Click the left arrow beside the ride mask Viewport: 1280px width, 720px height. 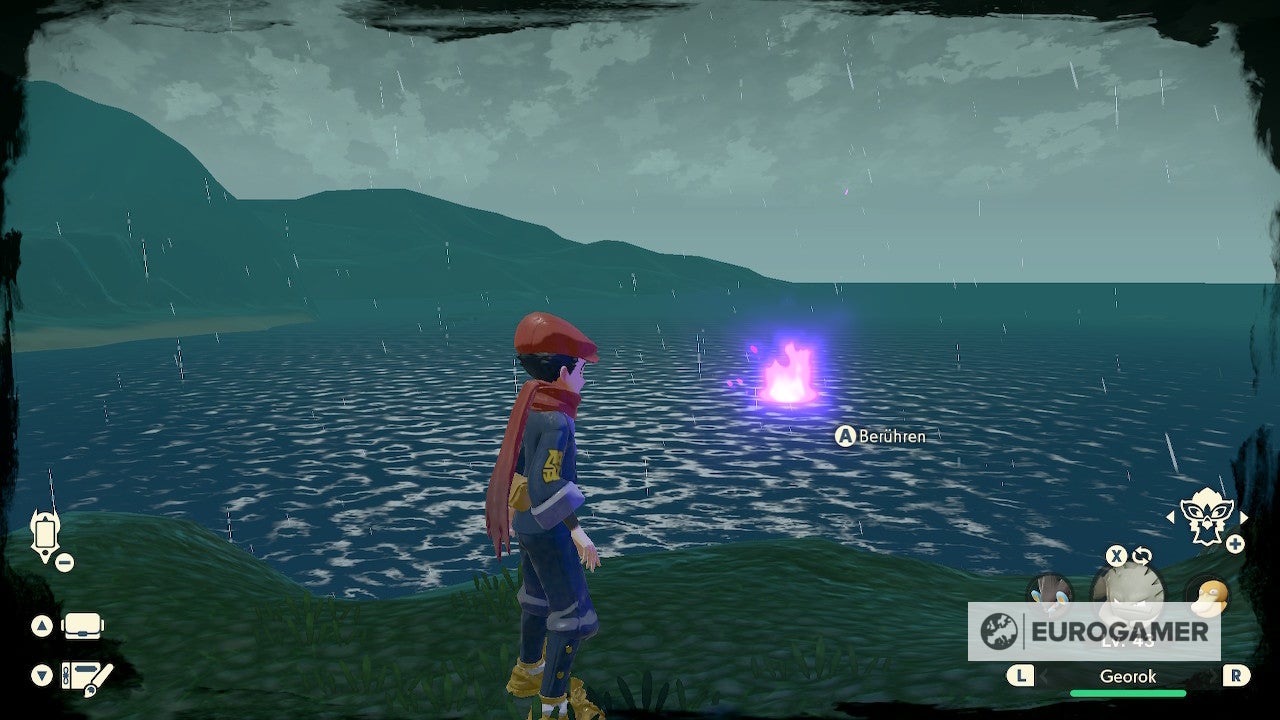[1171, 517]
